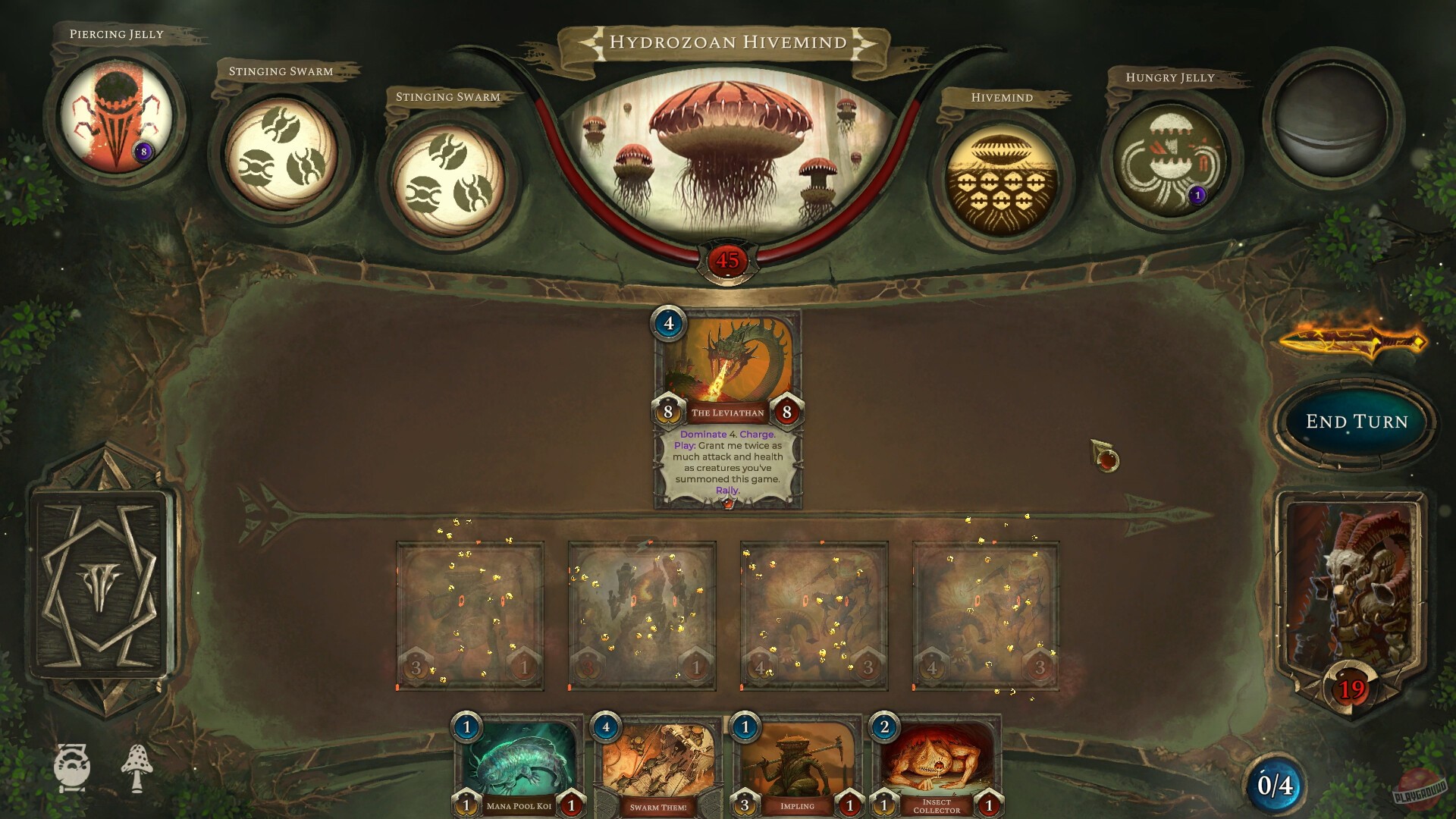The image size is (1456, 819).
Task: Select the Piercing Jelly name label
Action: coord(115,34)
